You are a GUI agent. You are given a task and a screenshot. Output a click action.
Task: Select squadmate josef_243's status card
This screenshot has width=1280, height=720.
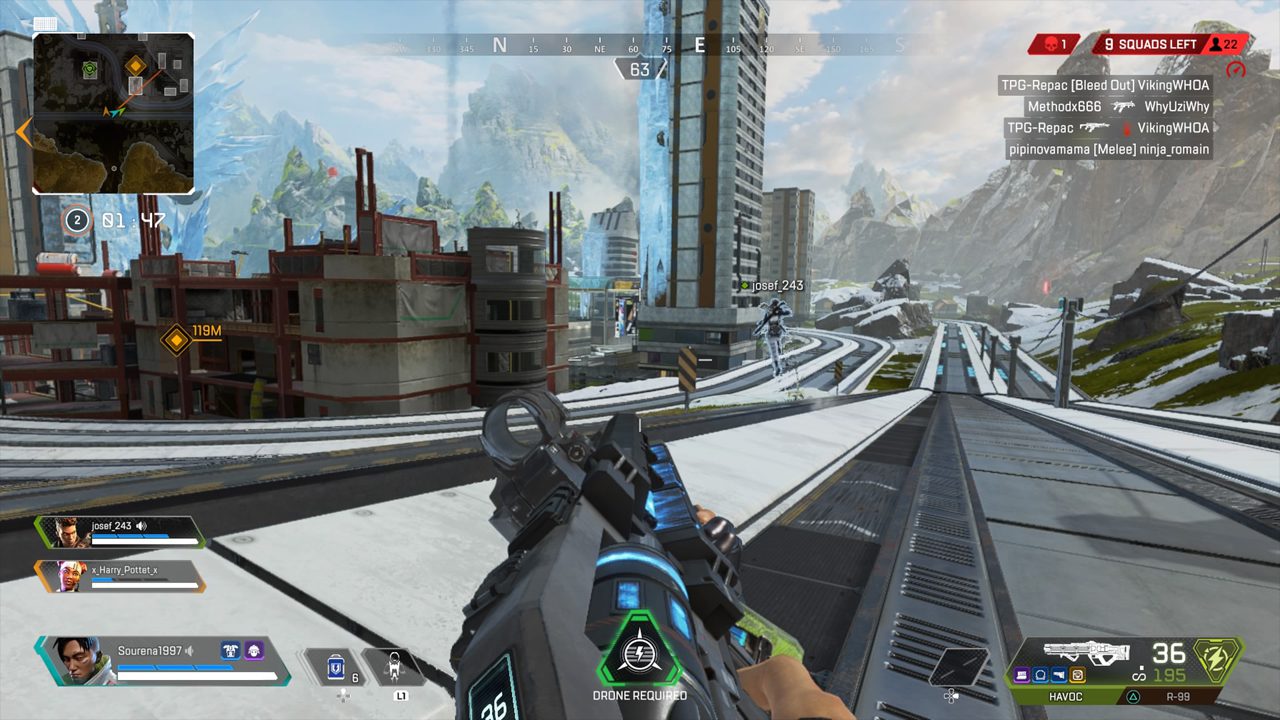(120, 532)
